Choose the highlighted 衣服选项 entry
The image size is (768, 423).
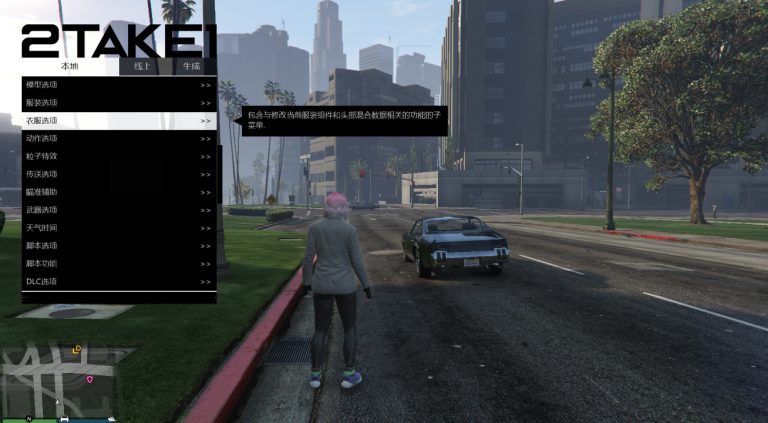pos(118,120)
